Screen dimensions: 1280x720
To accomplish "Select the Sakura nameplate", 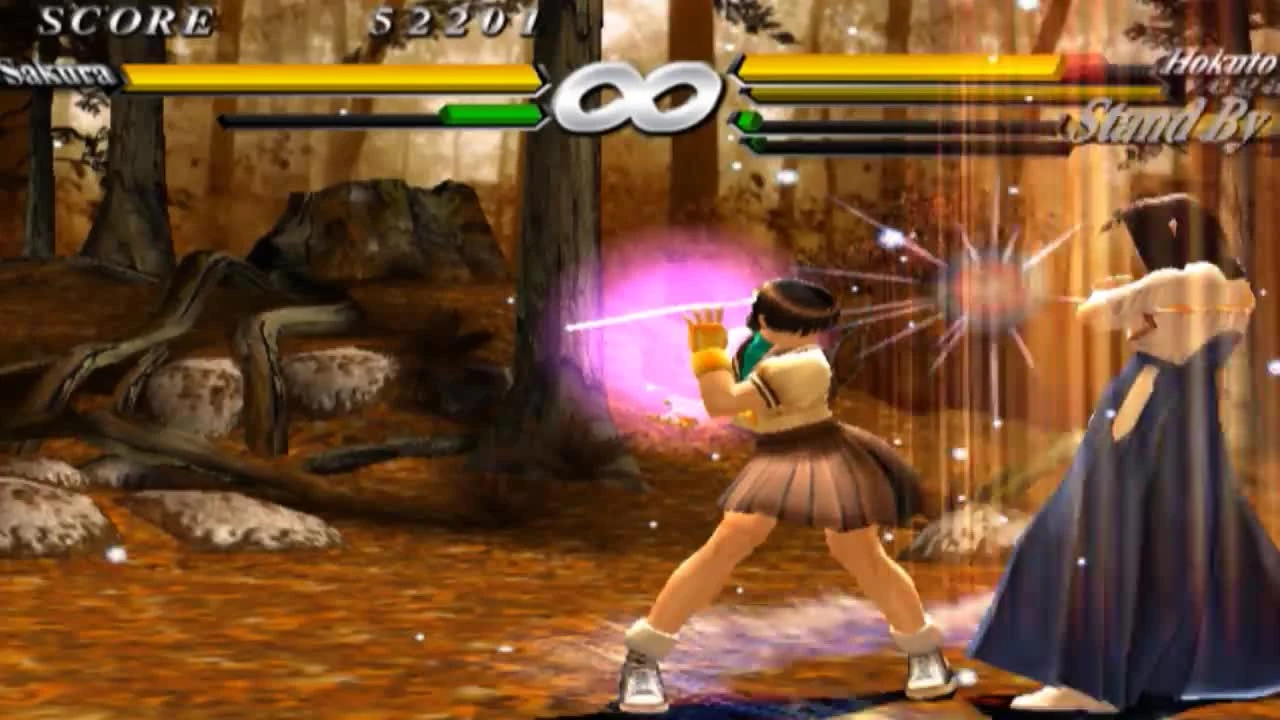I will click(x=55, y=70).
